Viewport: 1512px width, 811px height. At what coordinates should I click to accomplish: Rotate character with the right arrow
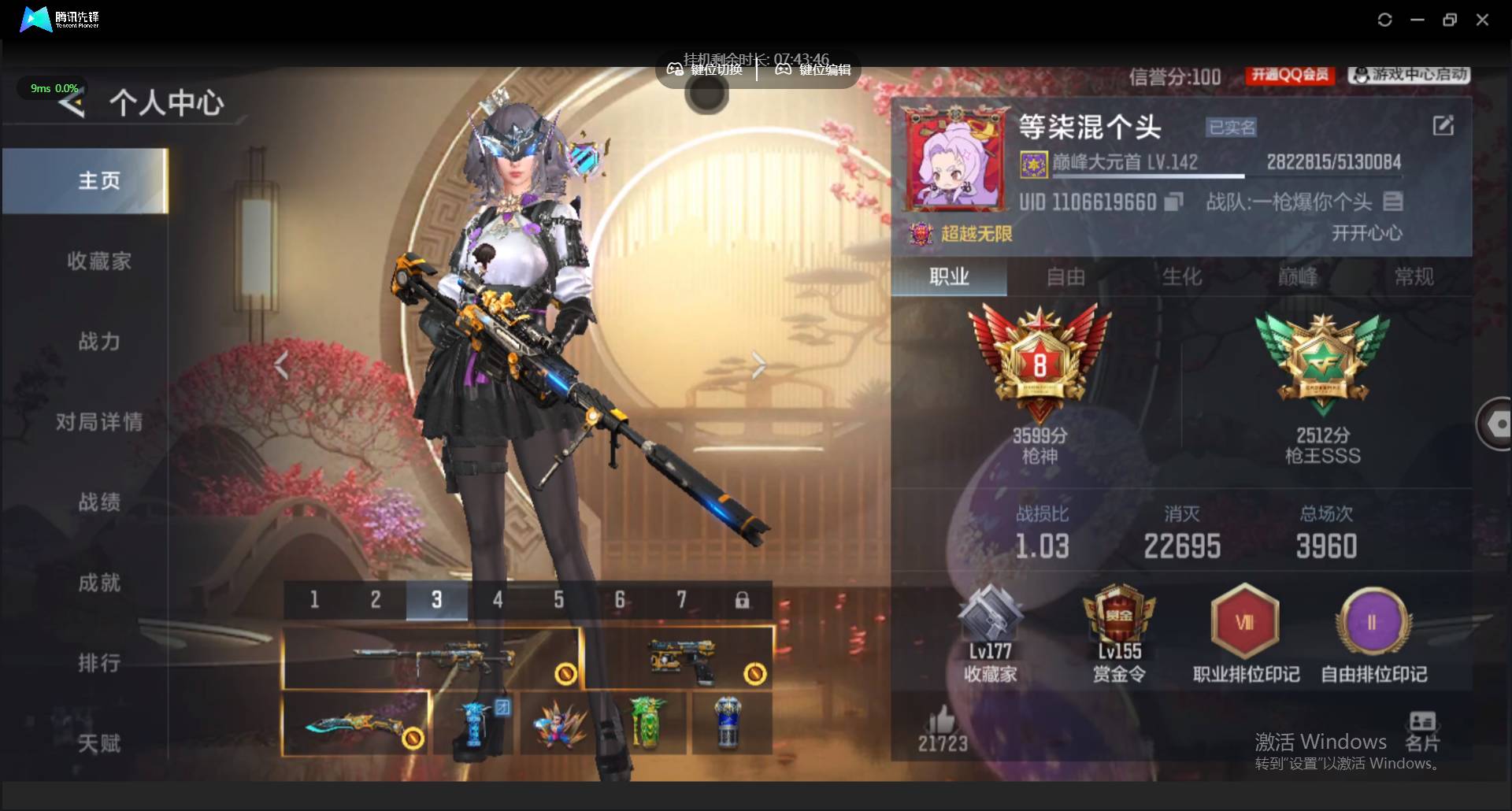pyautogui.click(x=758, y=365)
